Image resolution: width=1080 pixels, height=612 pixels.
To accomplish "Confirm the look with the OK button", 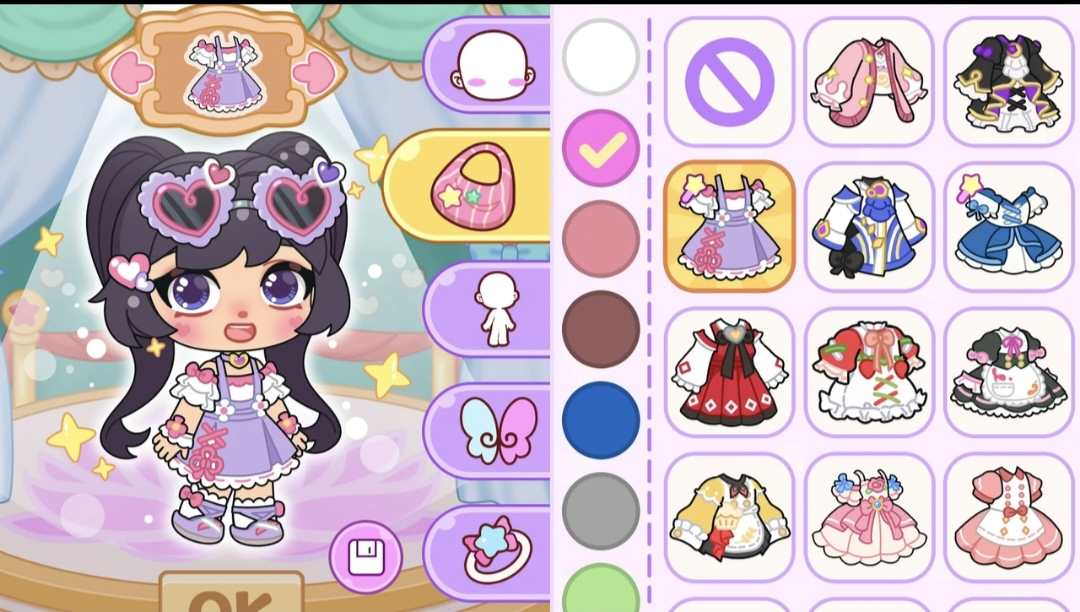I will 217,597.
